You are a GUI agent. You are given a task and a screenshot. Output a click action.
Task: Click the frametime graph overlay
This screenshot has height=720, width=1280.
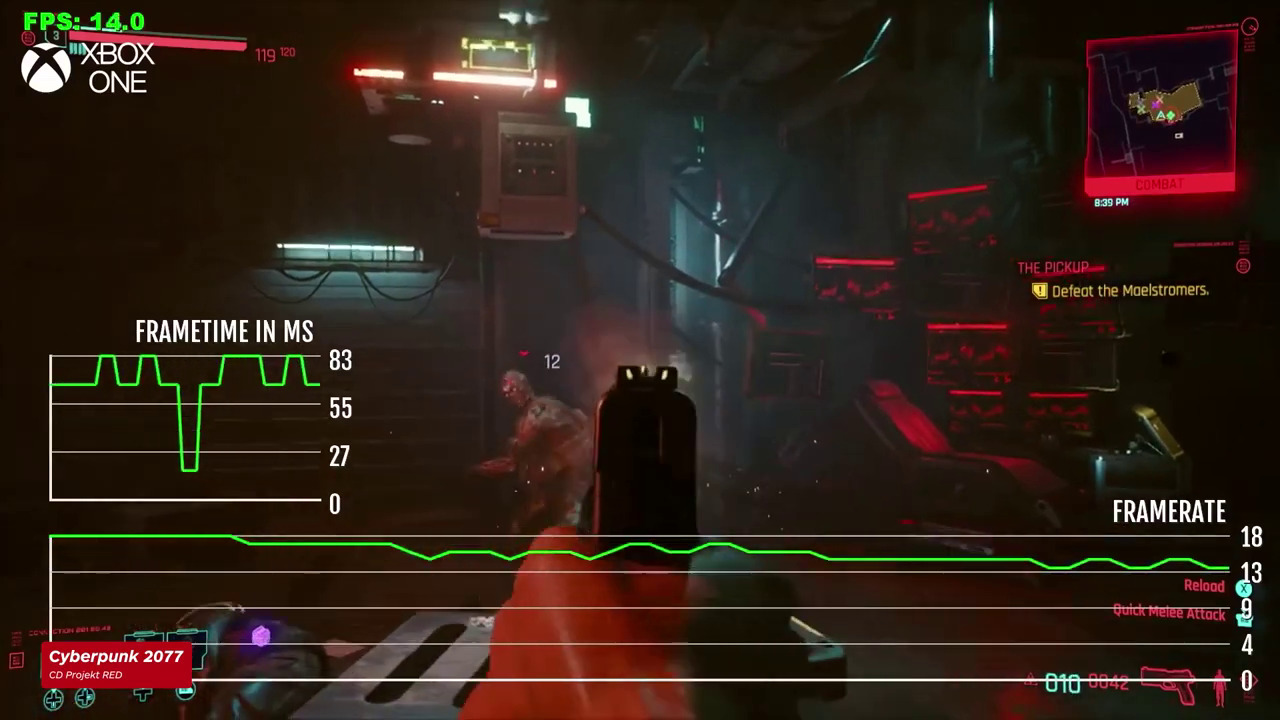[185, 427]
